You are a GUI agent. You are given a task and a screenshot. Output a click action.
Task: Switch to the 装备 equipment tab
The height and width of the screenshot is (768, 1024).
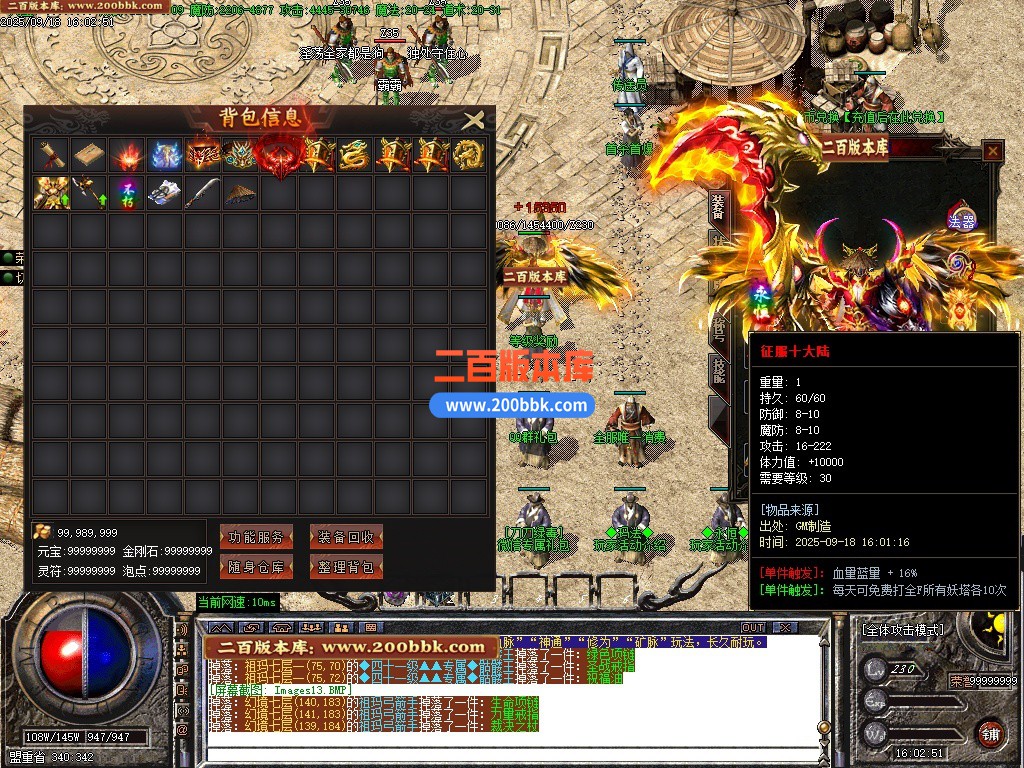pos(718,208)
